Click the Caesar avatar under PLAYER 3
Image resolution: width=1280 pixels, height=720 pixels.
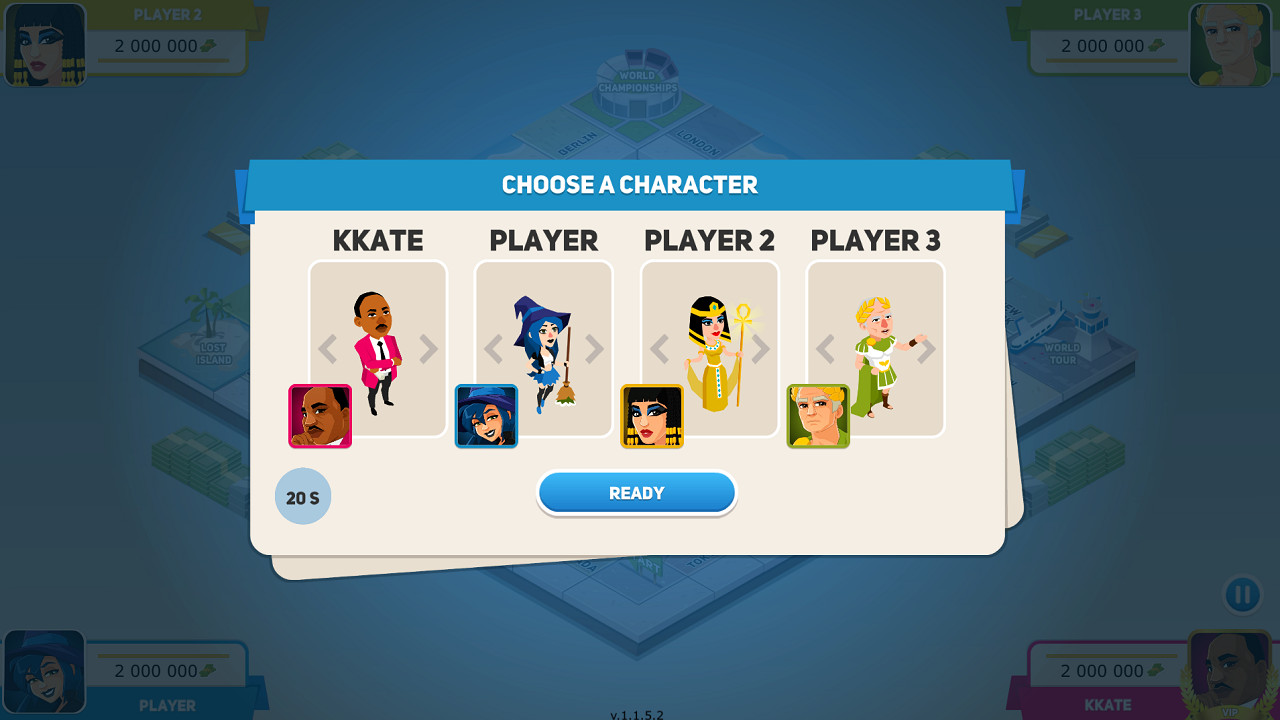(818, 416)
